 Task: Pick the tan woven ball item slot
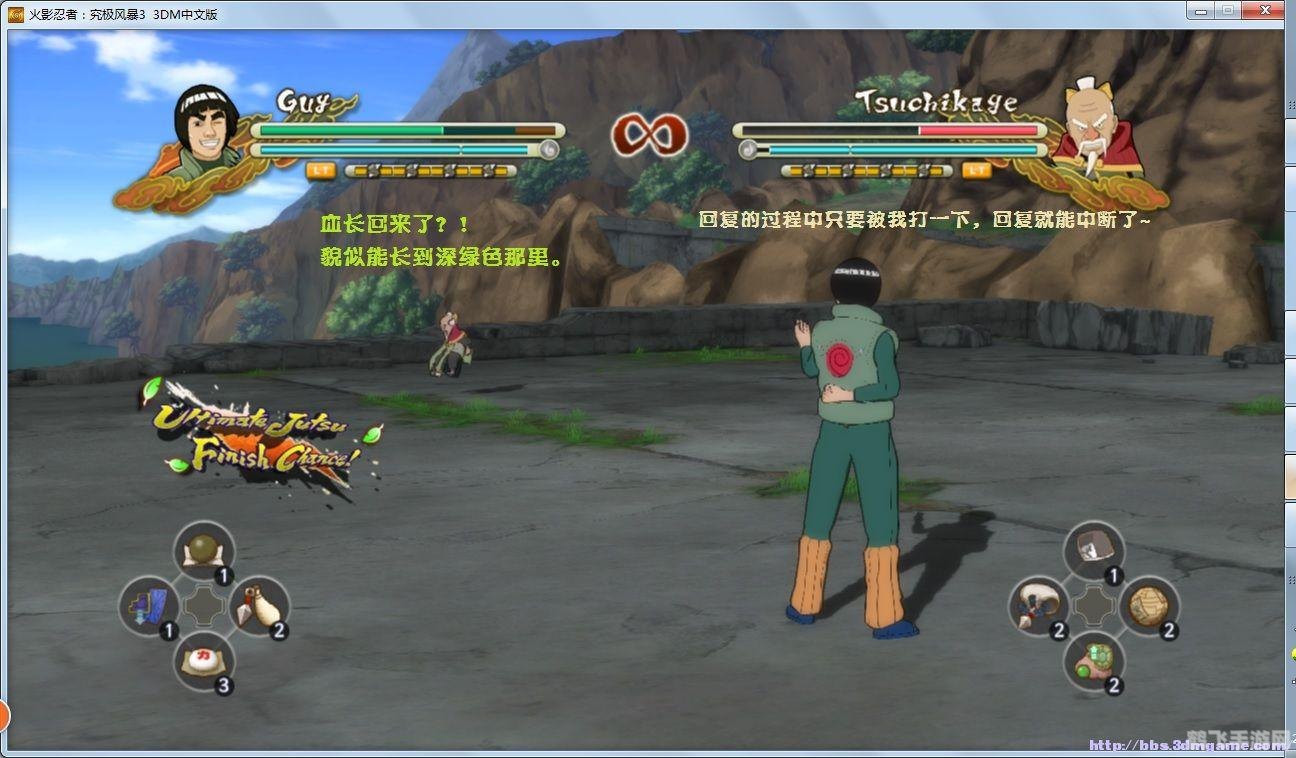(x=1149, y=605)
